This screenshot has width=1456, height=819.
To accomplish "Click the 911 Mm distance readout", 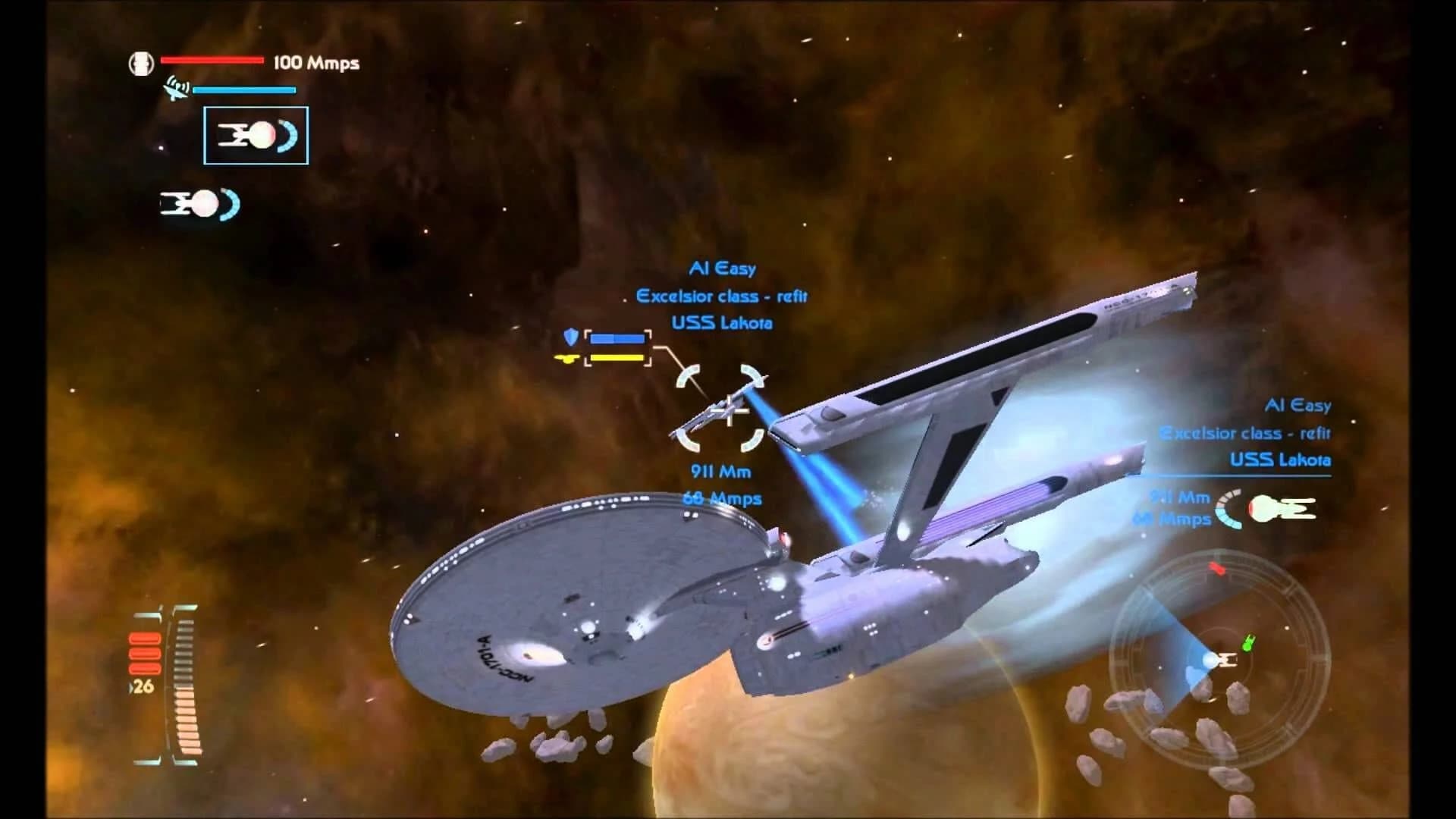I will tap(720, 472).
